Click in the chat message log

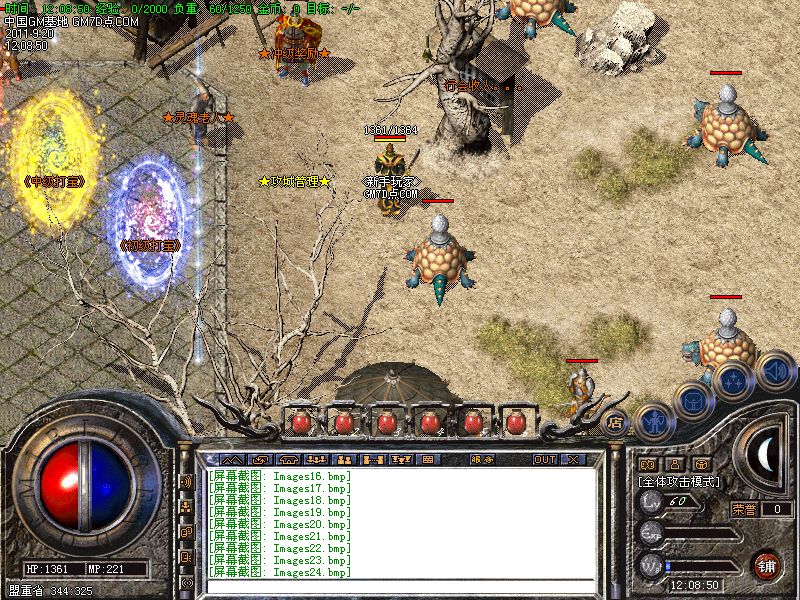tap(400, 522)
